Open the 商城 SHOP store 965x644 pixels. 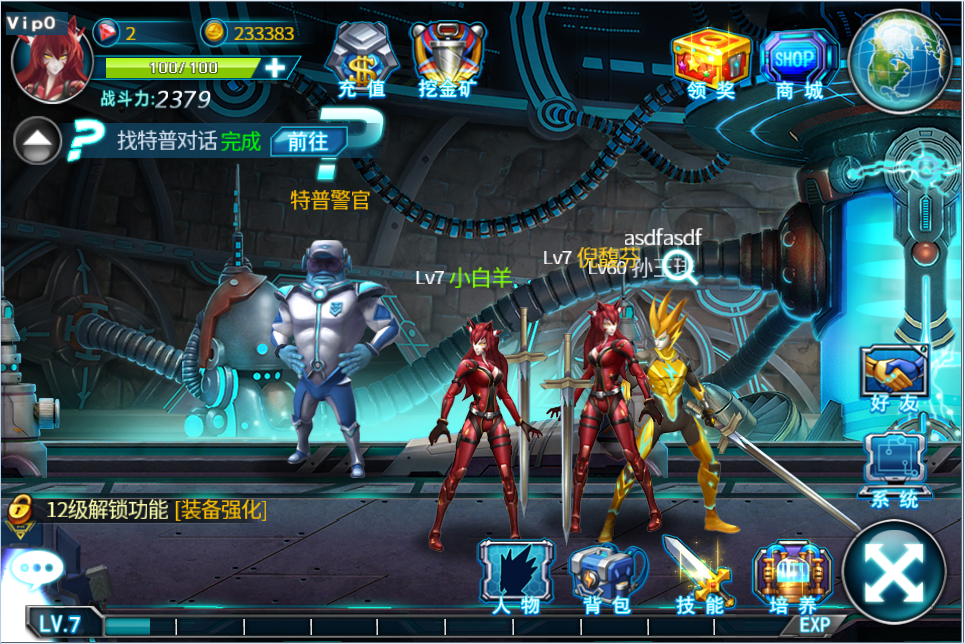point(799,60)
